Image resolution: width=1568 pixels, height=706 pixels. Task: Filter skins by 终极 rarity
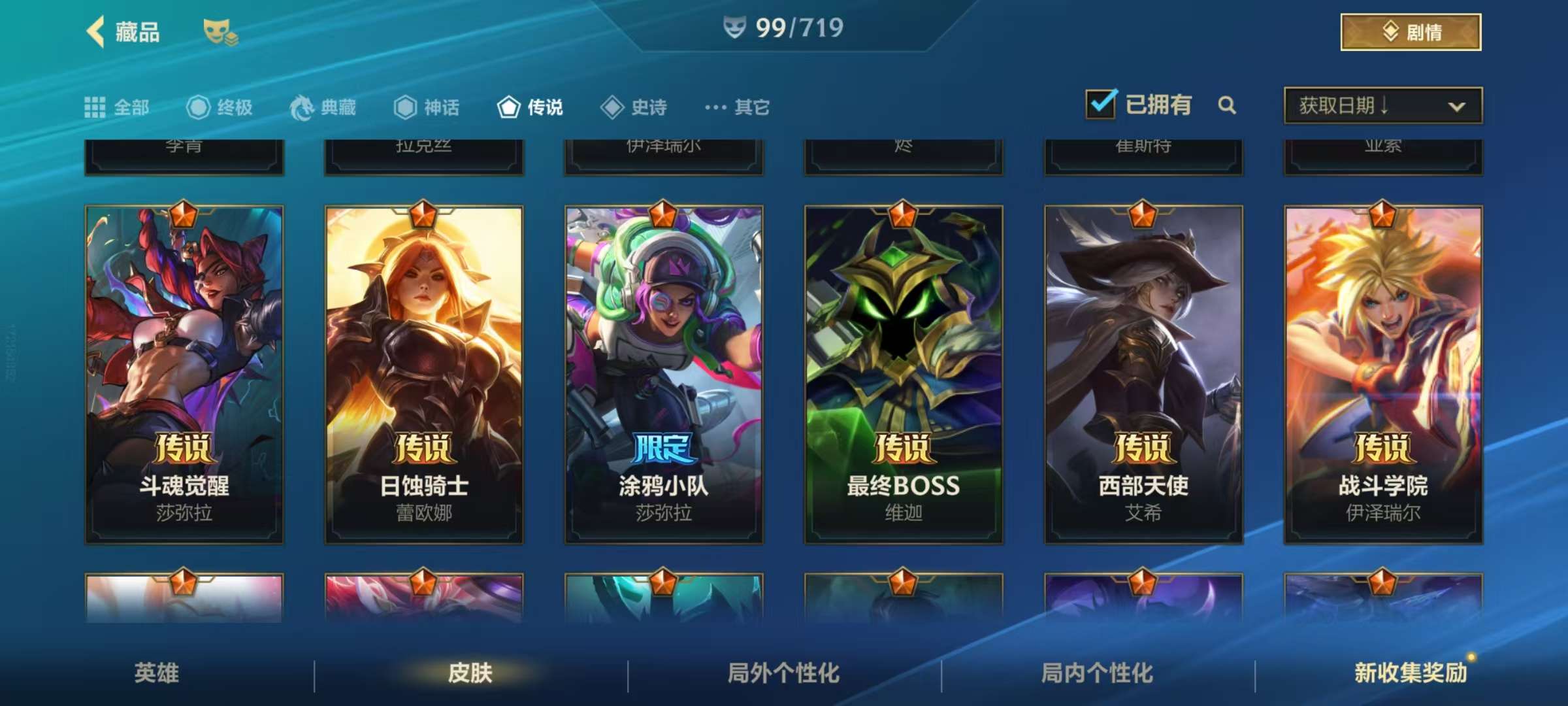click(220, 107)
